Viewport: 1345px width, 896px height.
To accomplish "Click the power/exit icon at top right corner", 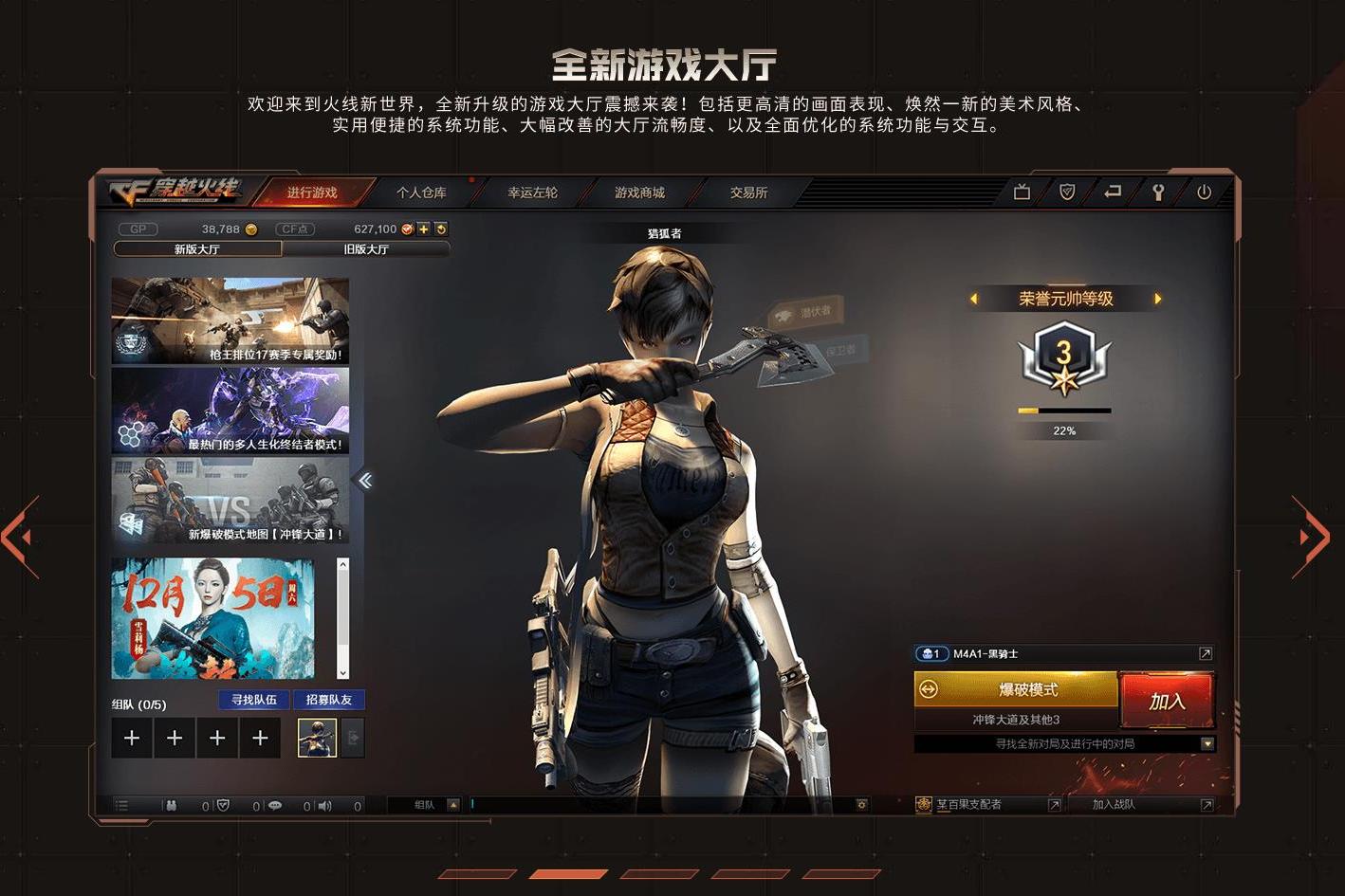I will tap(1204, 192).
